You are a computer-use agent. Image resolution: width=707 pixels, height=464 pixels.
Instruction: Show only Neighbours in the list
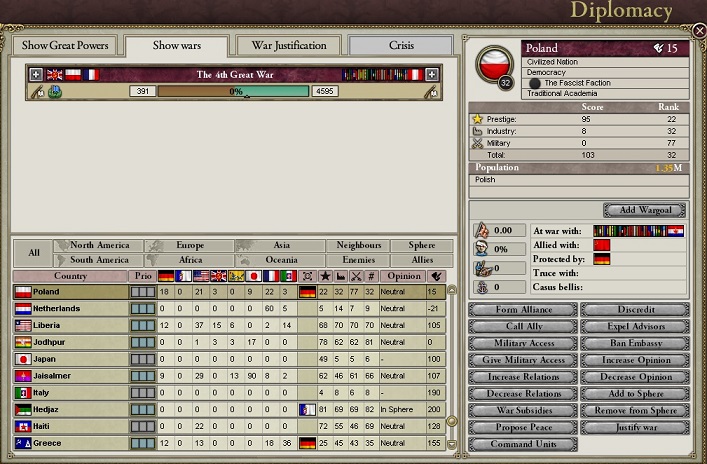click(358, 245)
